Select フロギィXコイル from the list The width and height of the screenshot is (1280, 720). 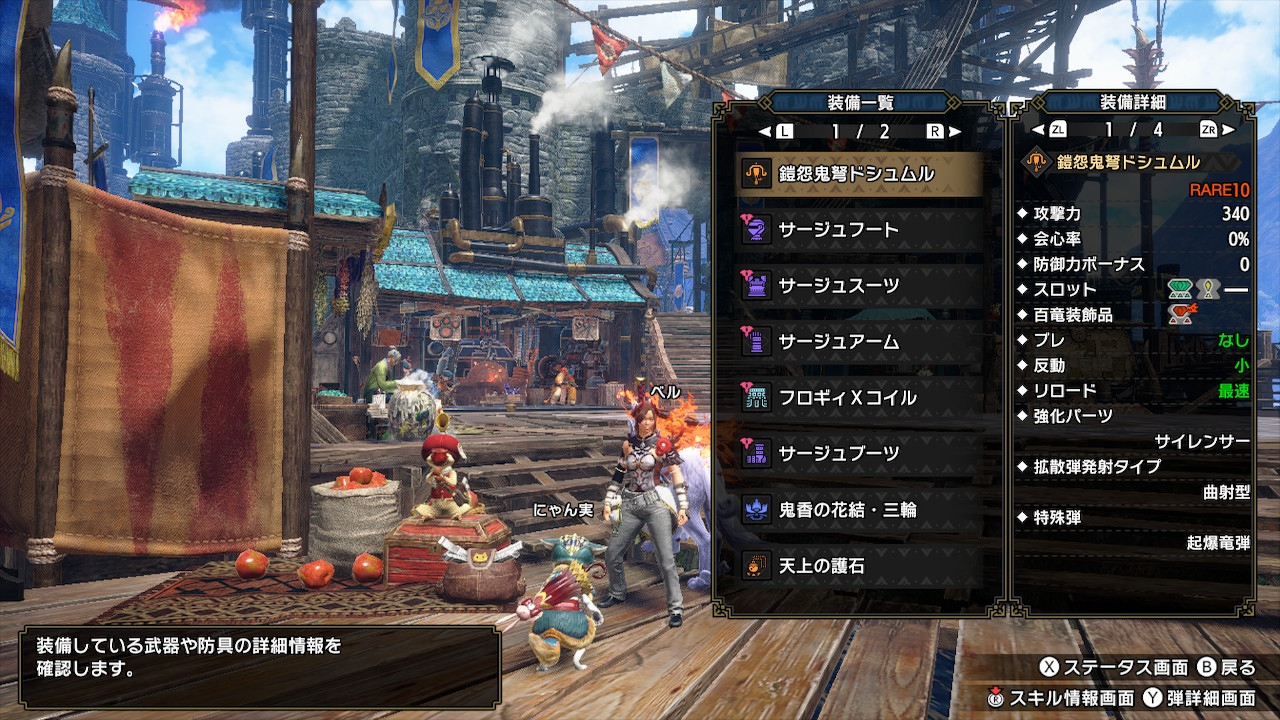coord(858,398)
